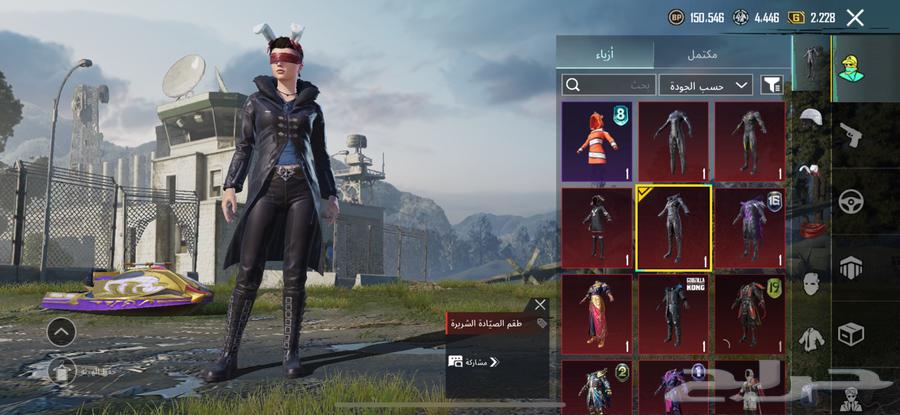Select the pink and blue dress outfit
The width and height of the screenshot is (900, 415).
(x=597, y=313)
